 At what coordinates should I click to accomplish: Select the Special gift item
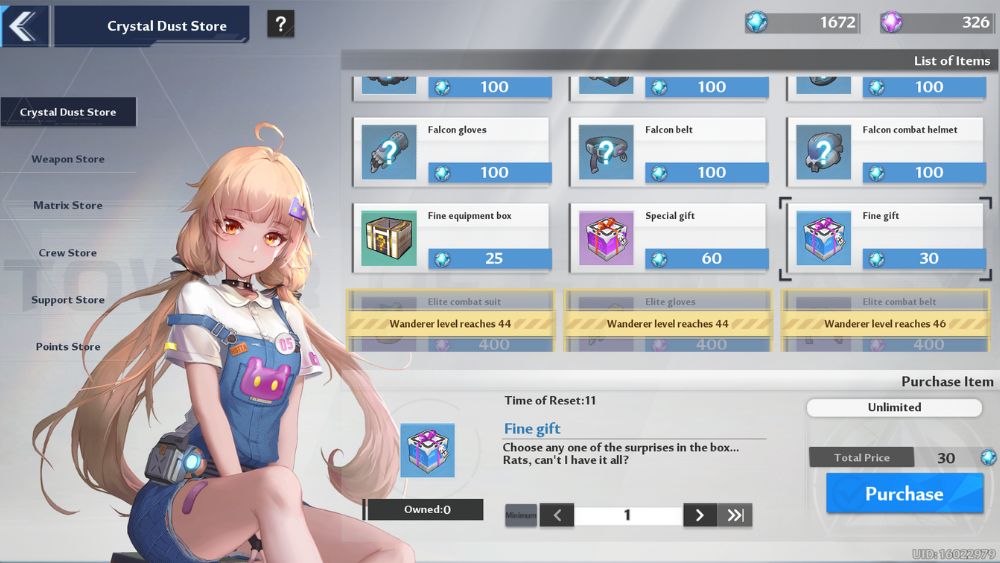pyautogui.click(x=669, y=238)
